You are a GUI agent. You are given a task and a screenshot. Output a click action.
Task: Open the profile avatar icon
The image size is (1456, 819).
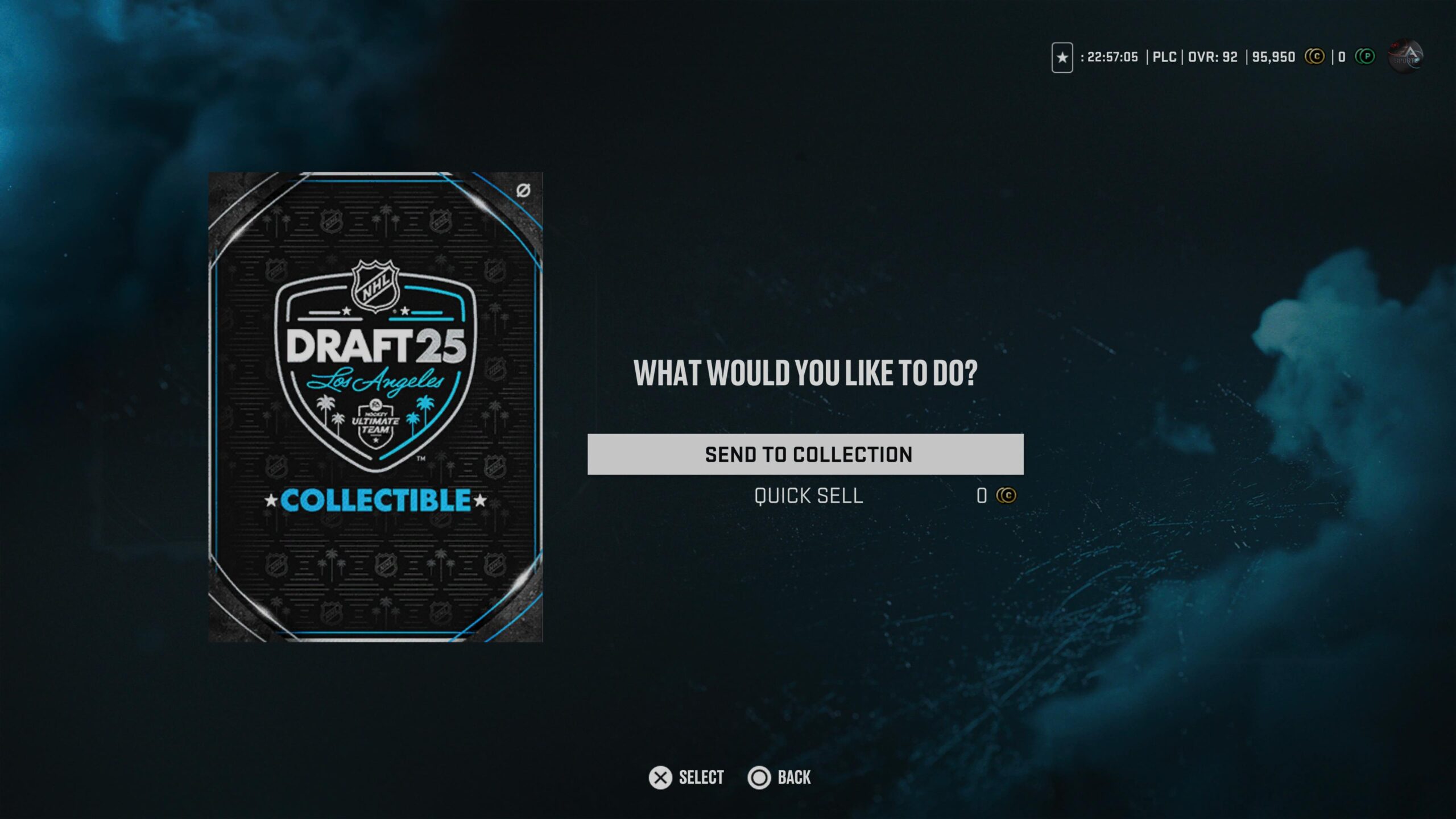pos(1405,56)
